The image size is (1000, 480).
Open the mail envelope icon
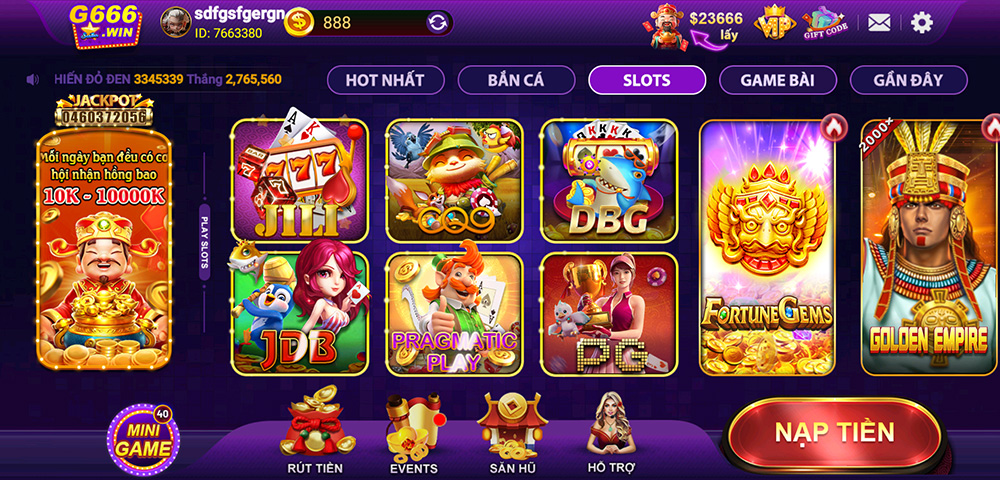(879, 22)
